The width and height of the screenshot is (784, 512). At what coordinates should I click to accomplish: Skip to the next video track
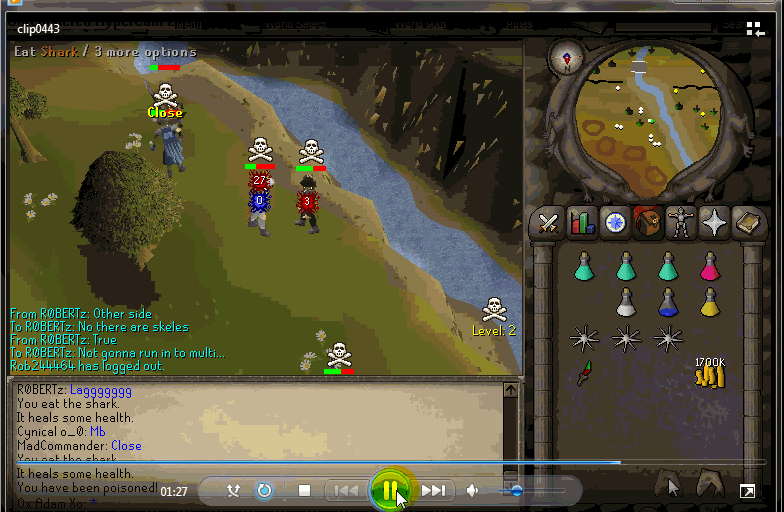point(433,491)
